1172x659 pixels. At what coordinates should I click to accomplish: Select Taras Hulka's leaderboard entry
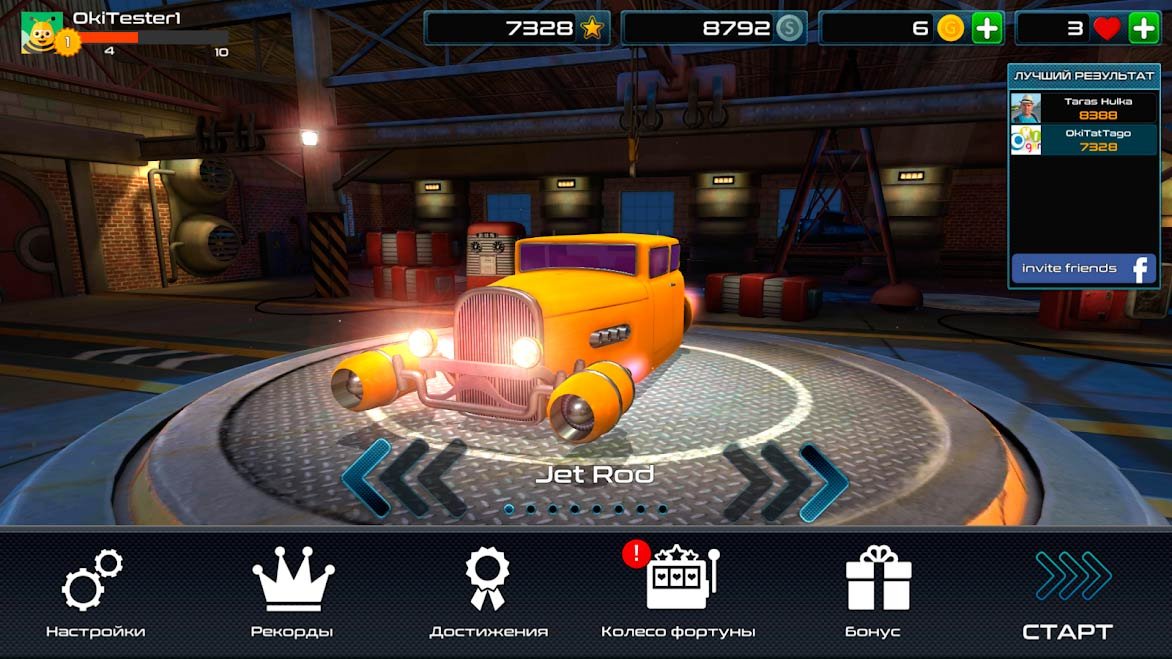1084,108
